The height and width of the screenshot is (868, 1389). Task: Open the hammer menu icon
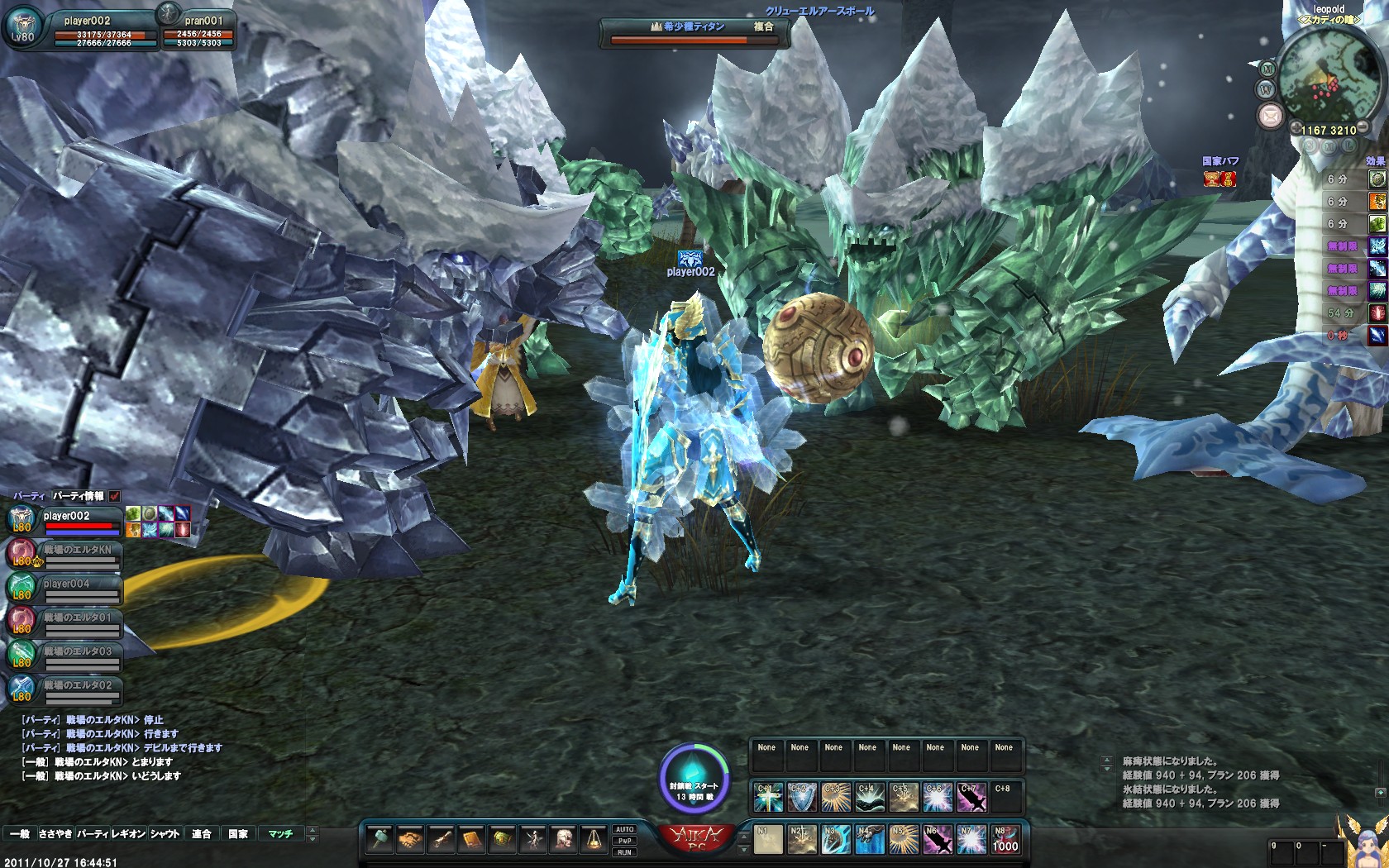pos(379,840)
